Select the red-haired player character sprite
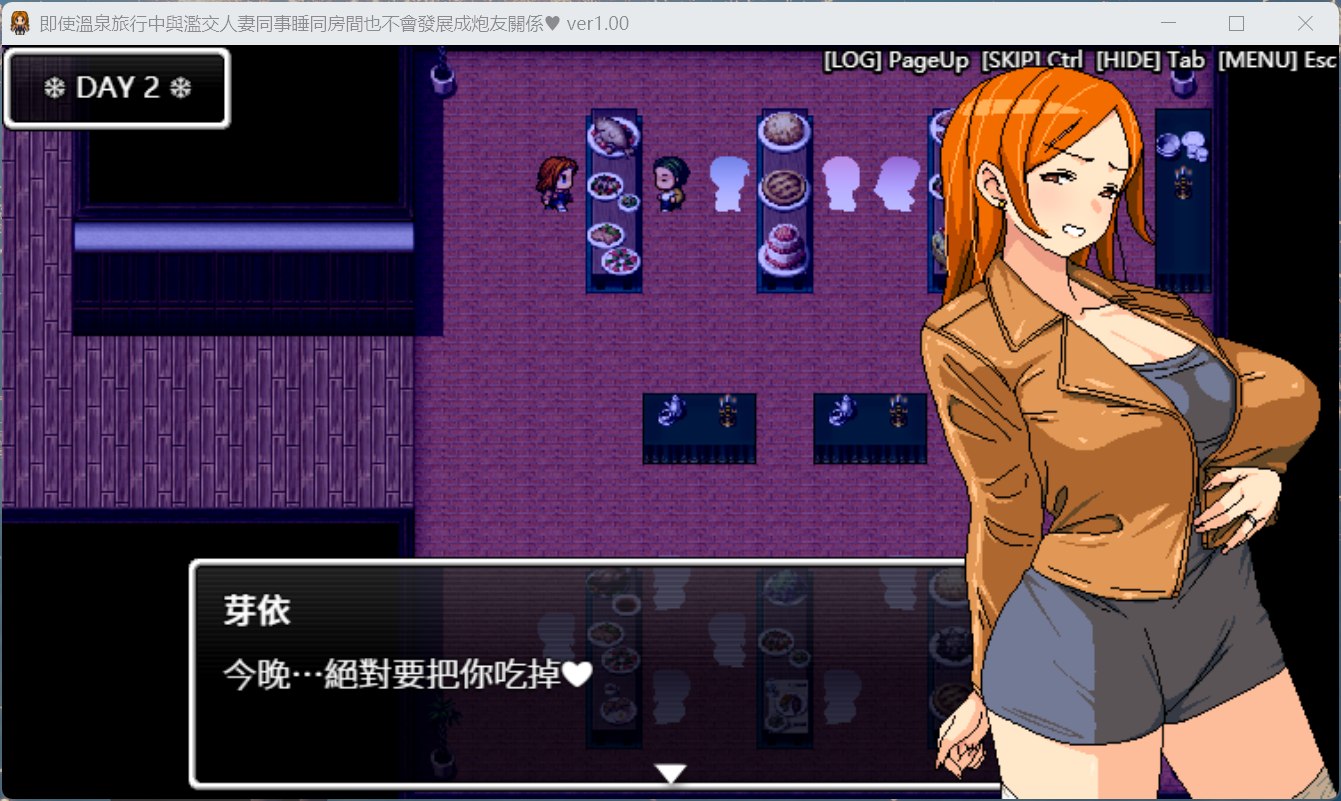The height and width of the screenshot is (801, 1341). 556,185
